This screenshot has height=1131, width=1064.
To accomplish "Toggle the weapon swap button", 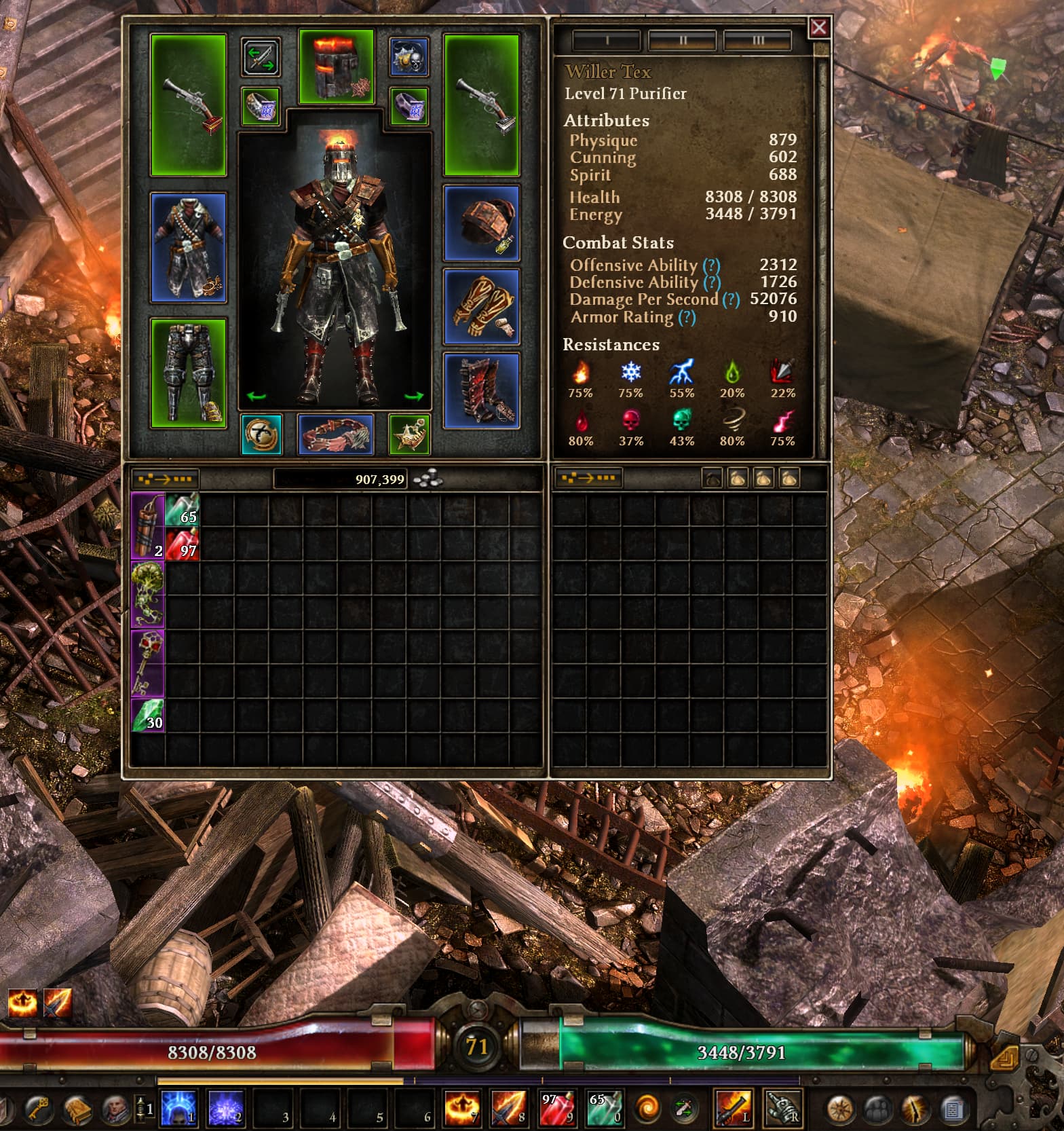I will (261, 57).
